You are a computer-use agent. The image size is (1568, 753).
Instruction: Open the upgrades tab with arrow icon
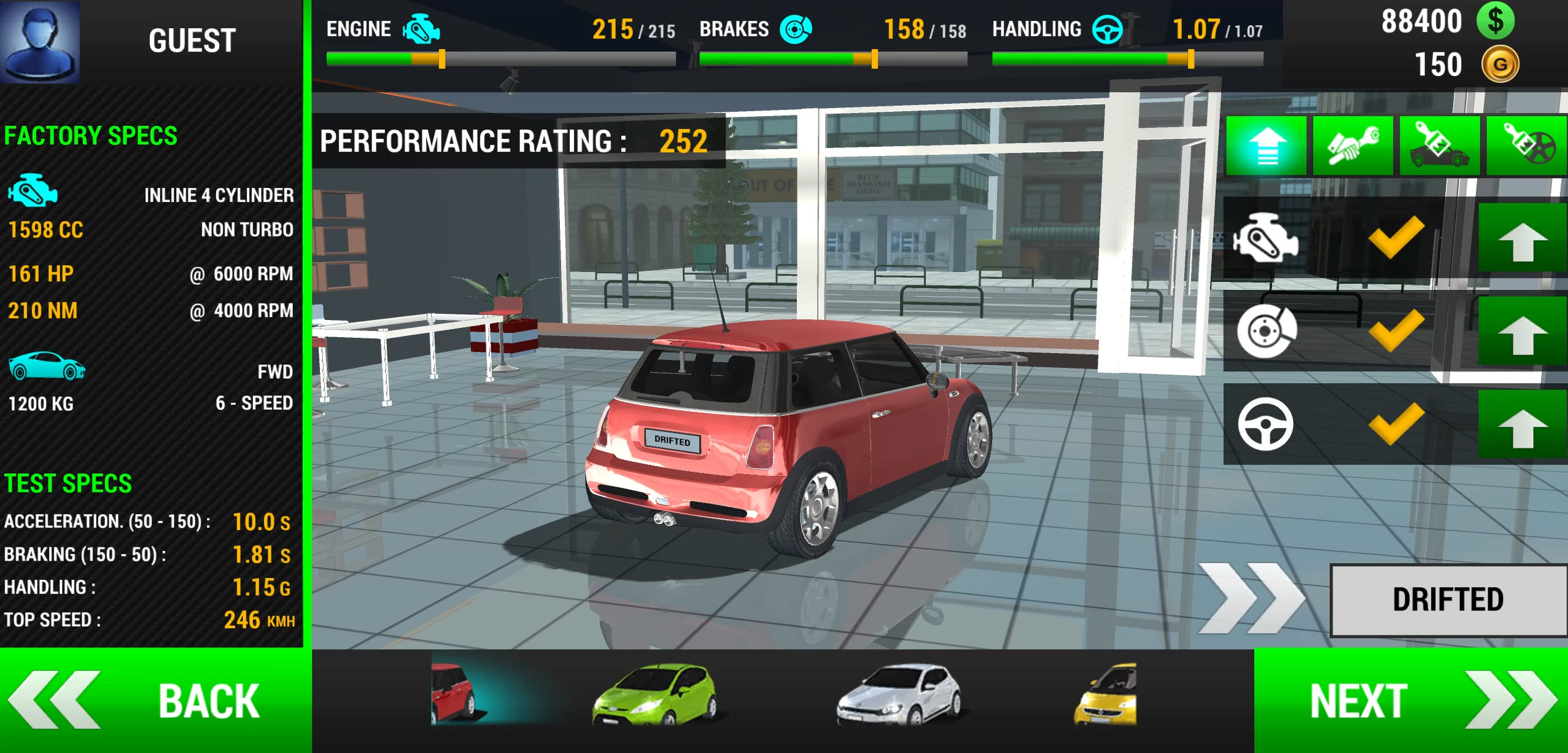point(1266,146)
